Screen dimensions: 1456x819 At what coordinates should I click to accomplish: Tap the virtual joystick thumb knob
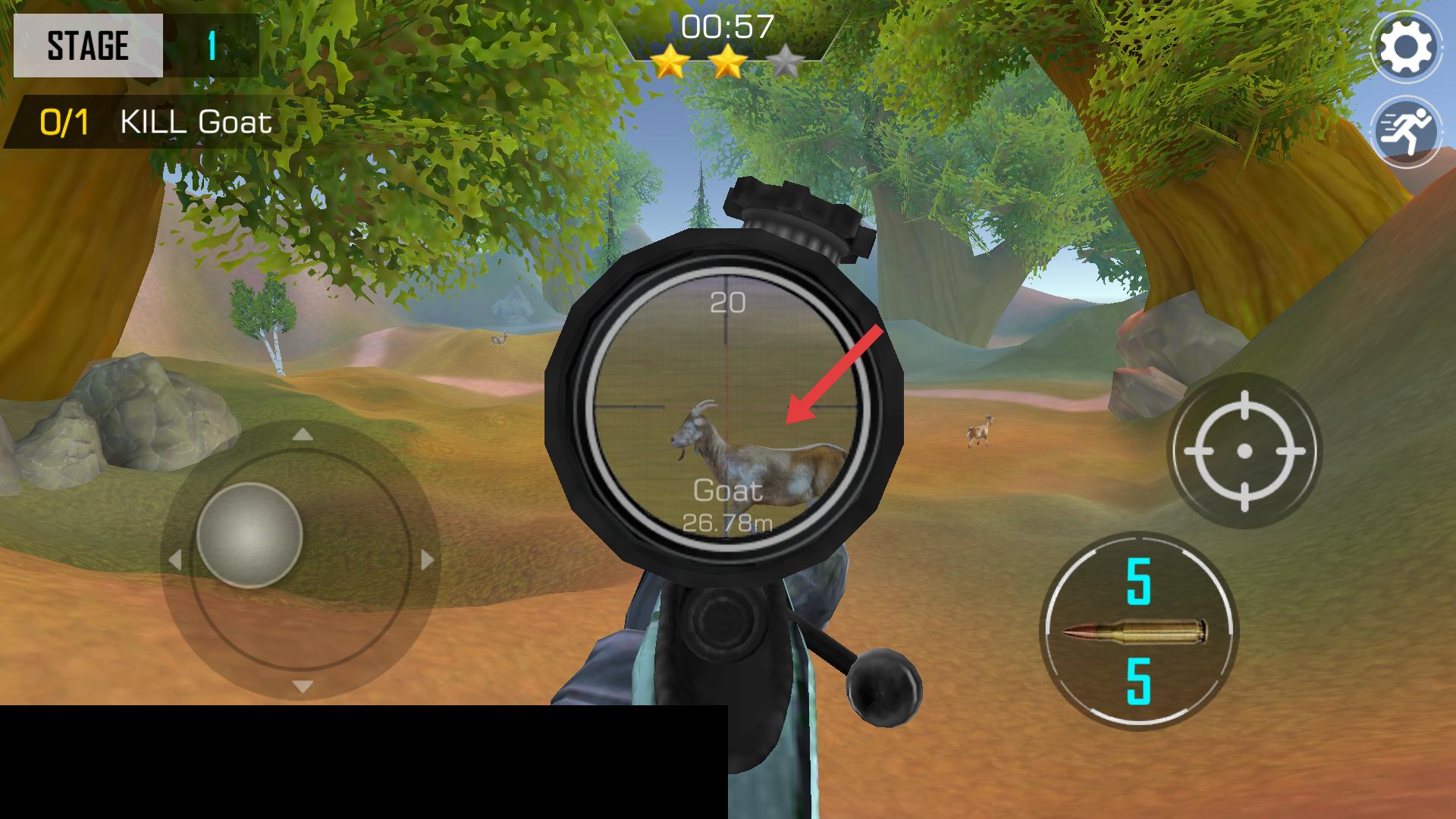click(x=249, y=535)
